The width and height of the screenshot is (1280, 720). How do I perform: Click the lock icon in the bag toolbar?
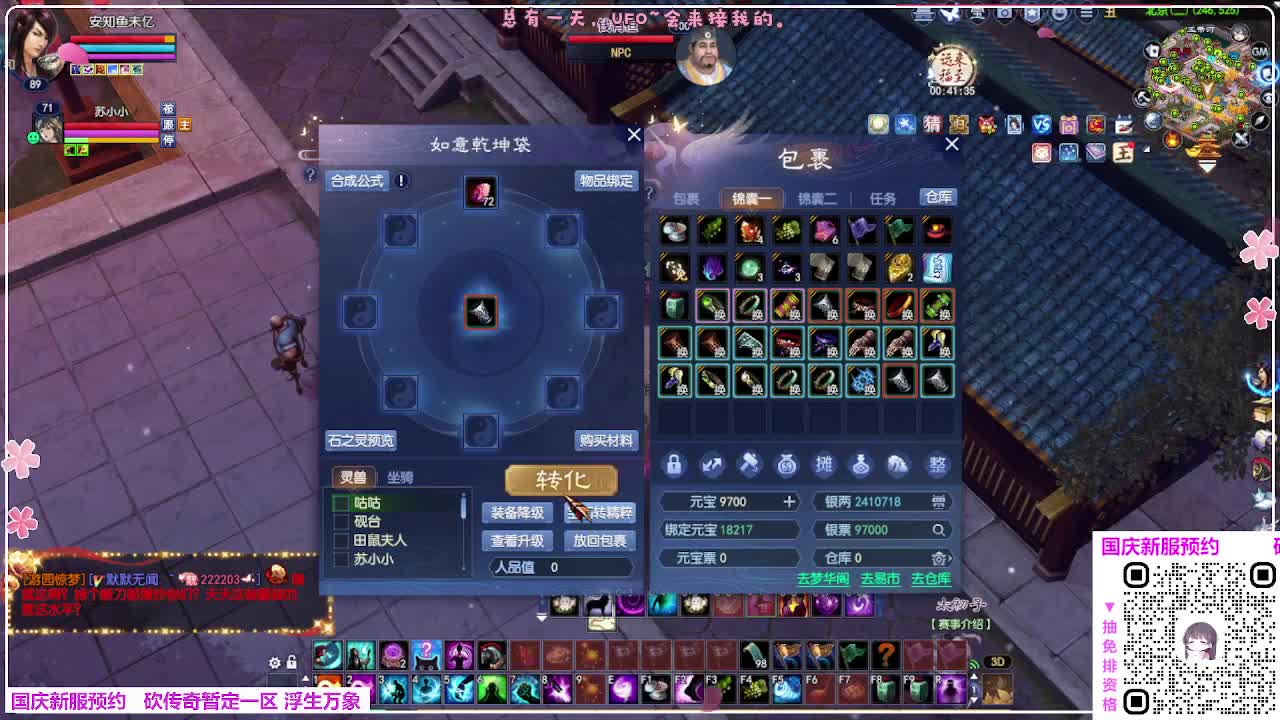pos(674,465)
